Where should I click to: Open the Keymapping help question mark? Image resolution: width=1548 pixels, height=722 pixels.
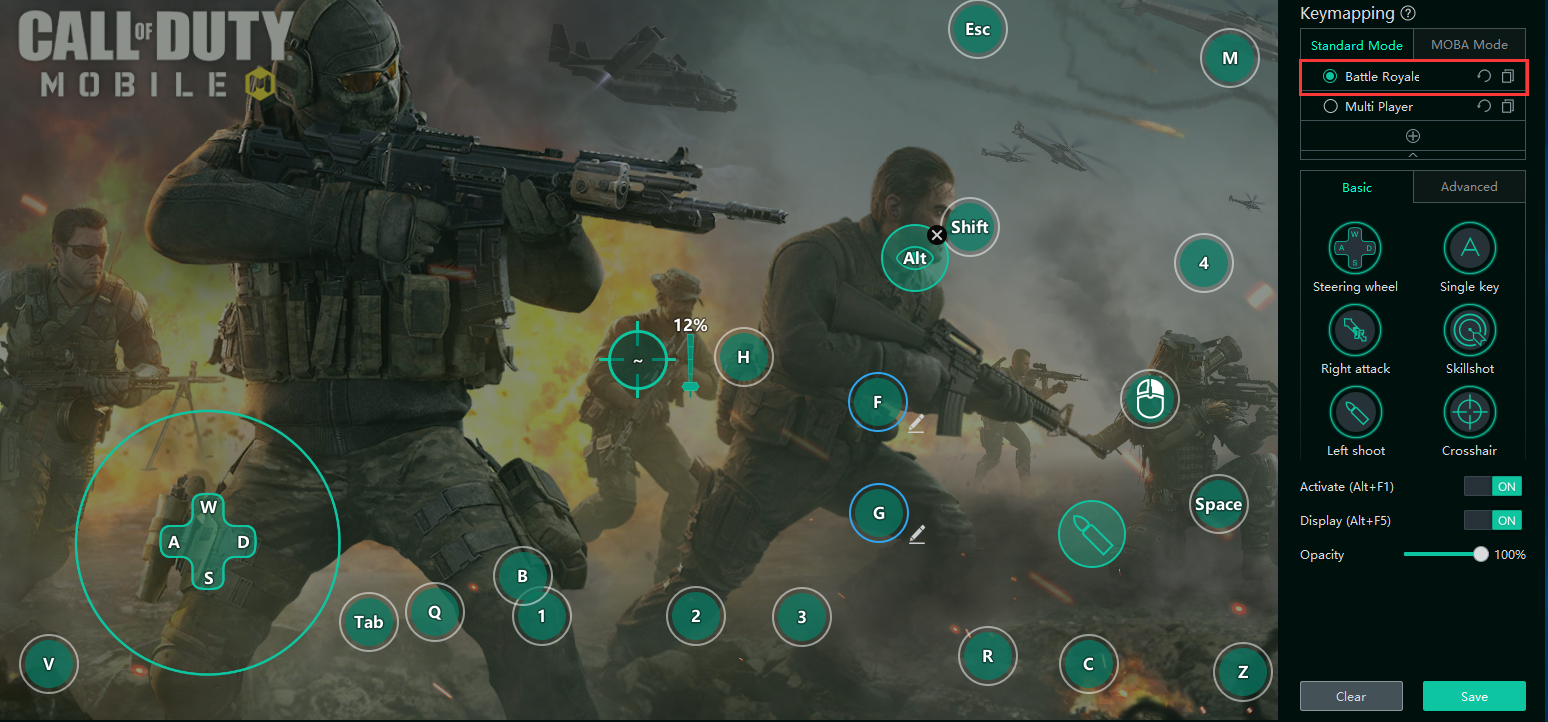(x=1409, y=13)
